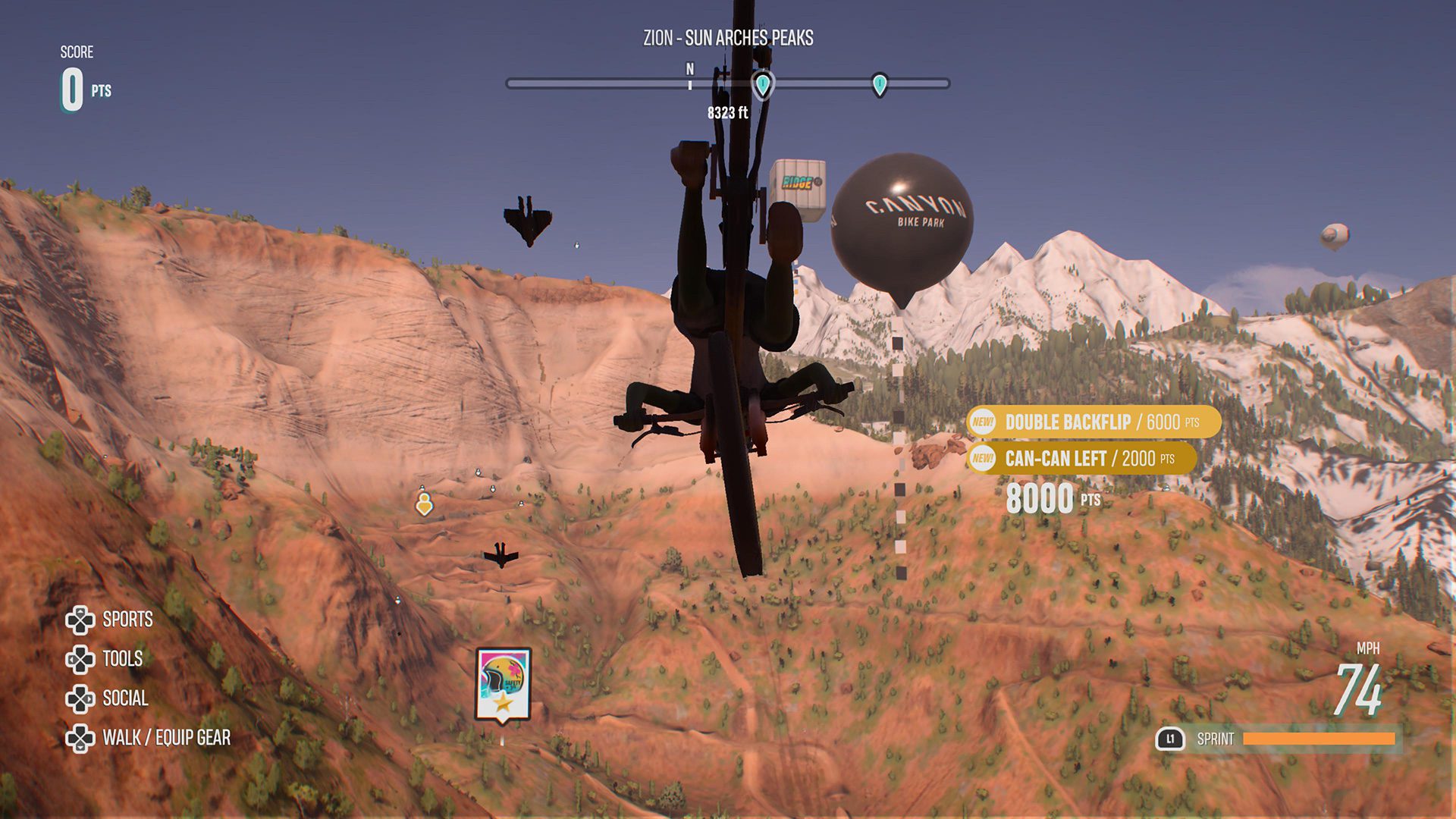Click the helmet sticker collectible marker
Screen dimensions: 1456x819
coord(503,684)
